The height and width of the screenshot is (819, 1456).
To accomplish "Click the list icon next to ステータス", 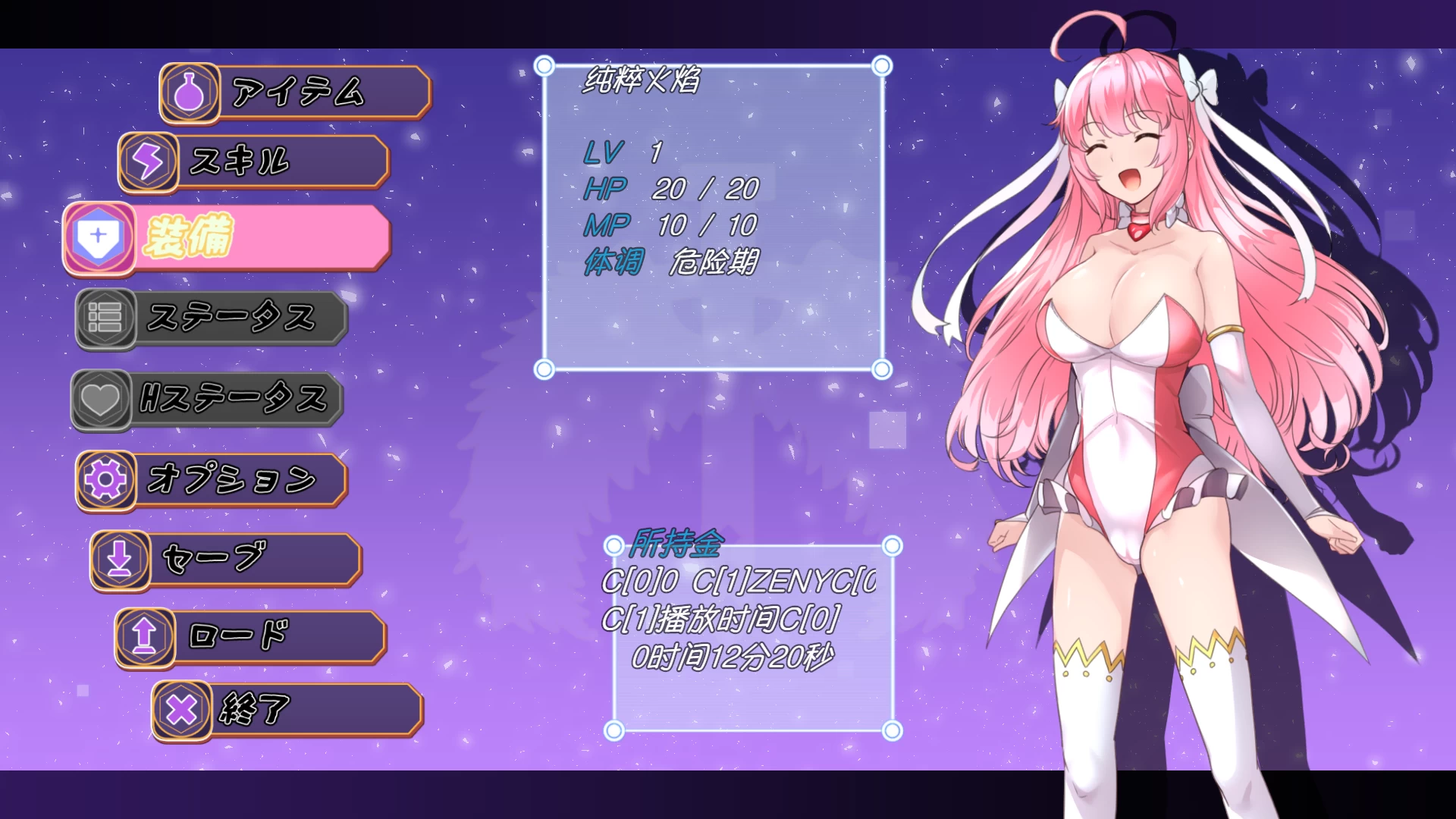I will point(106,318).
